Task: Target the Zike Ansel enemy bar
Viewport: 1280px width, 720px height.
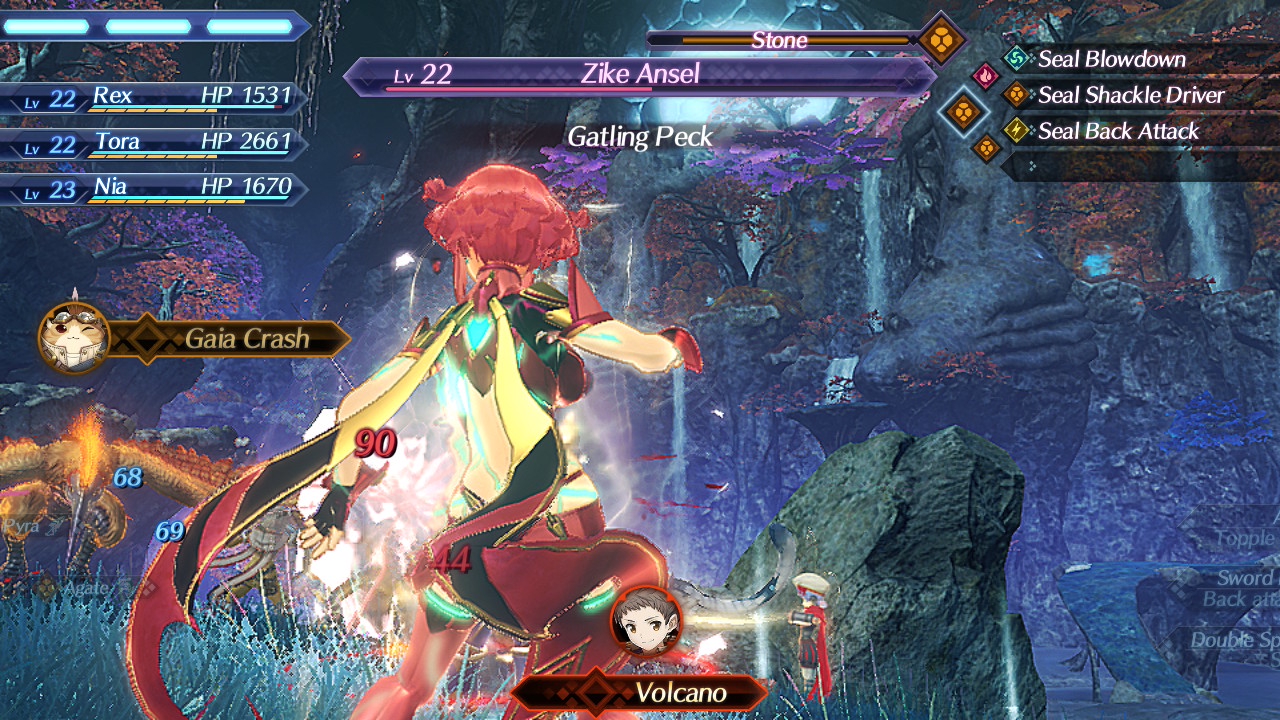Action: pyautogui.click(x=640, y=76)
